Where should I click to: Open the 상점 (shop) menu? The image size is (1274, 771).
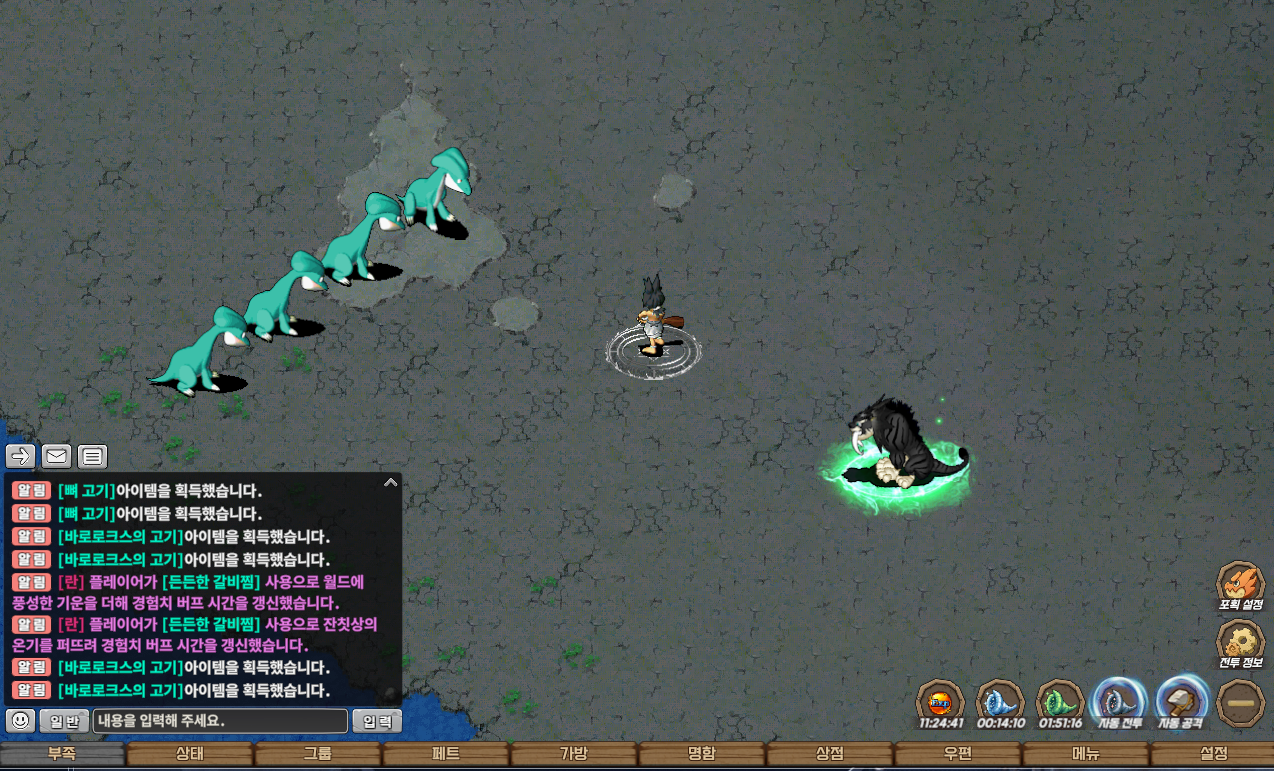point(830,754)
